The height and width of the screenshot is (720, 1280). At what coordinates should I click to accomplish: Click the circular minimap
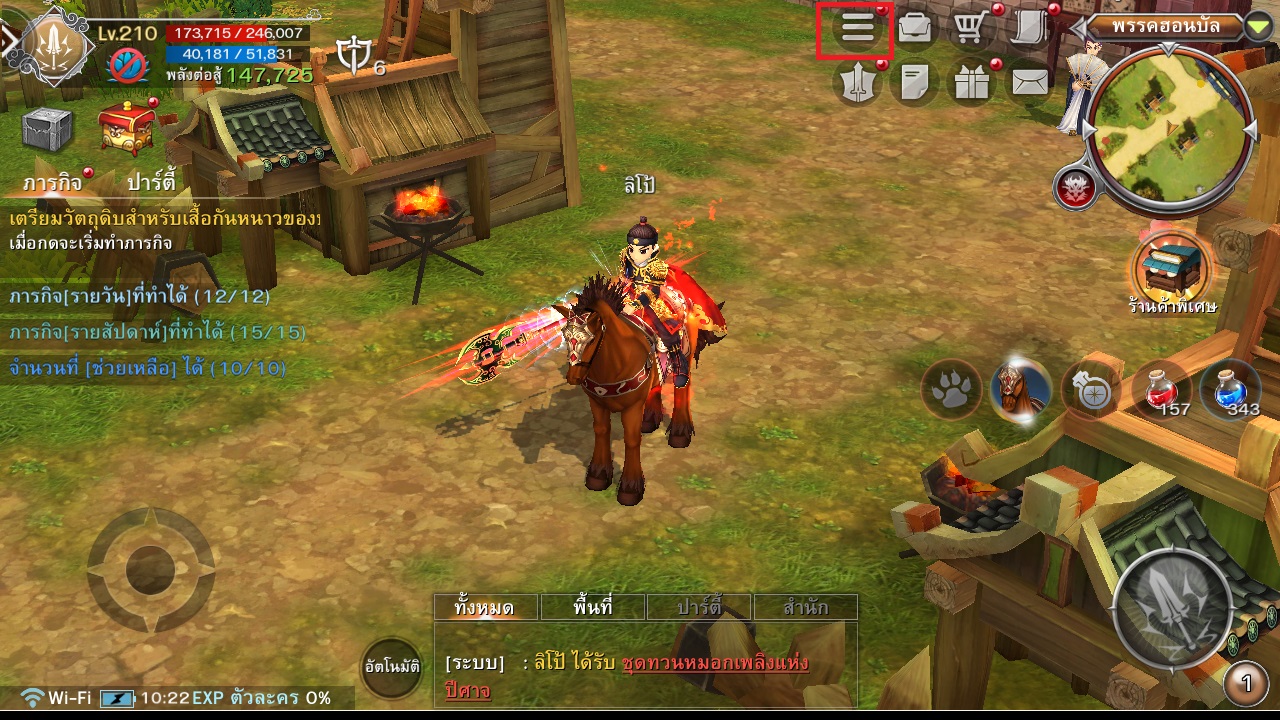tap(1167, 128)
